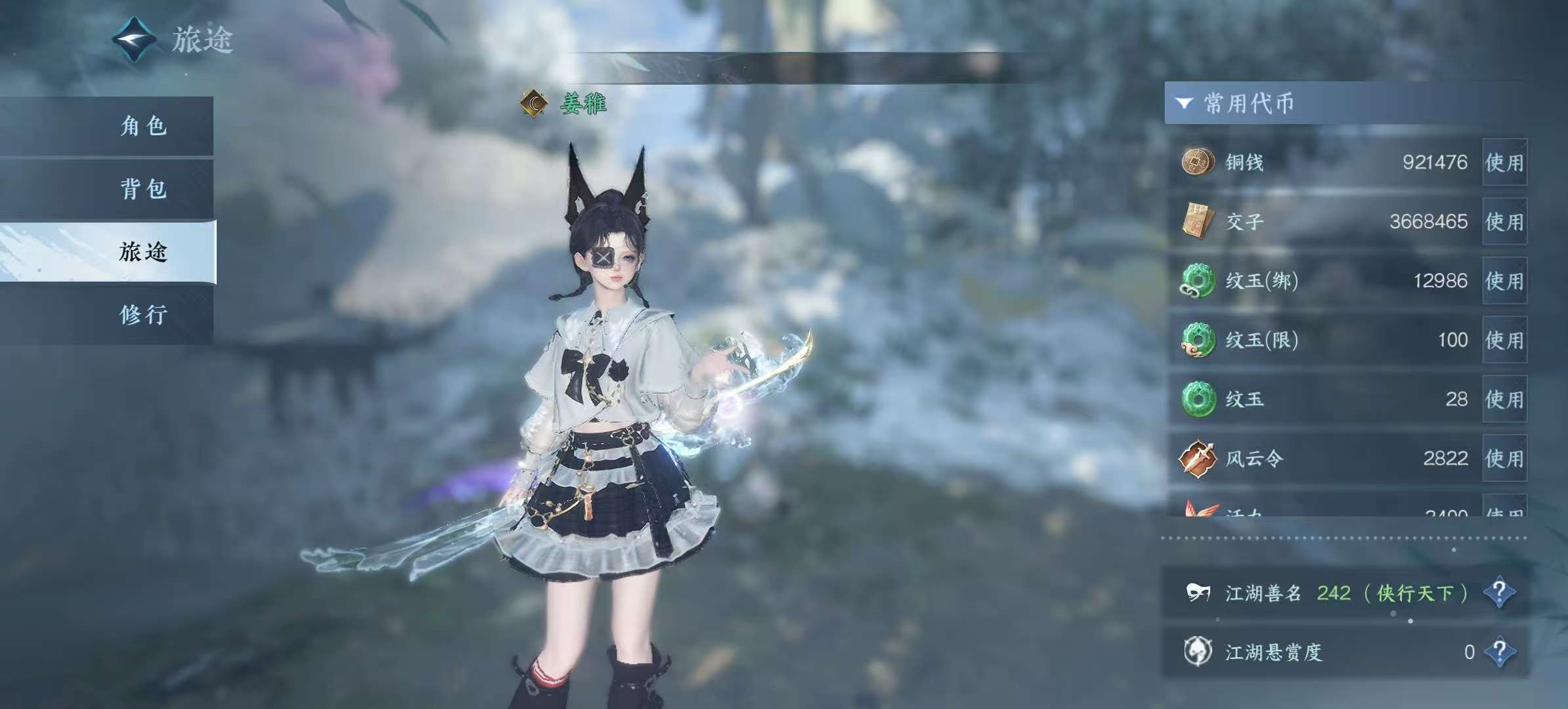This screenshot has height=709, width=1568.
Task: Click the 风云令 token icon
Action: pyautogui.click(x=1197, y=458)
